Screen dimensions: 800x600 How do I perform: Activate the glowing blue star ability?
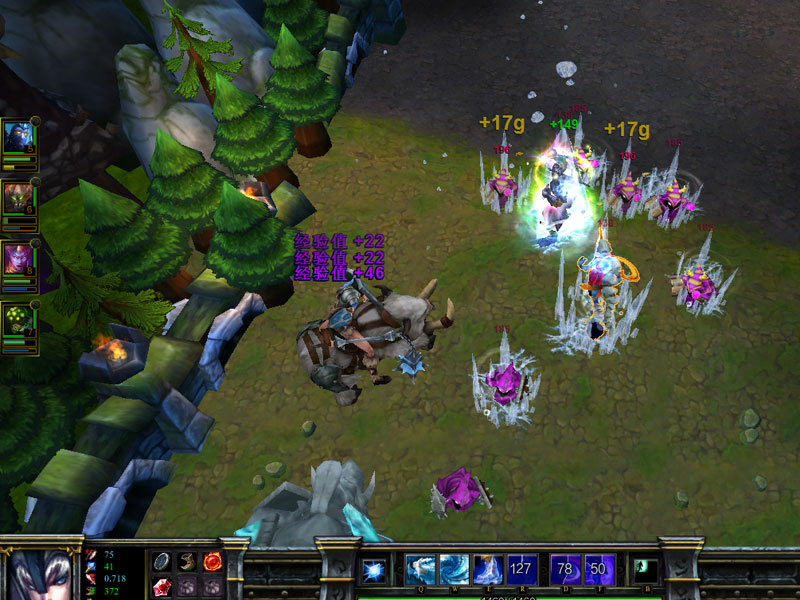(374, 569)
